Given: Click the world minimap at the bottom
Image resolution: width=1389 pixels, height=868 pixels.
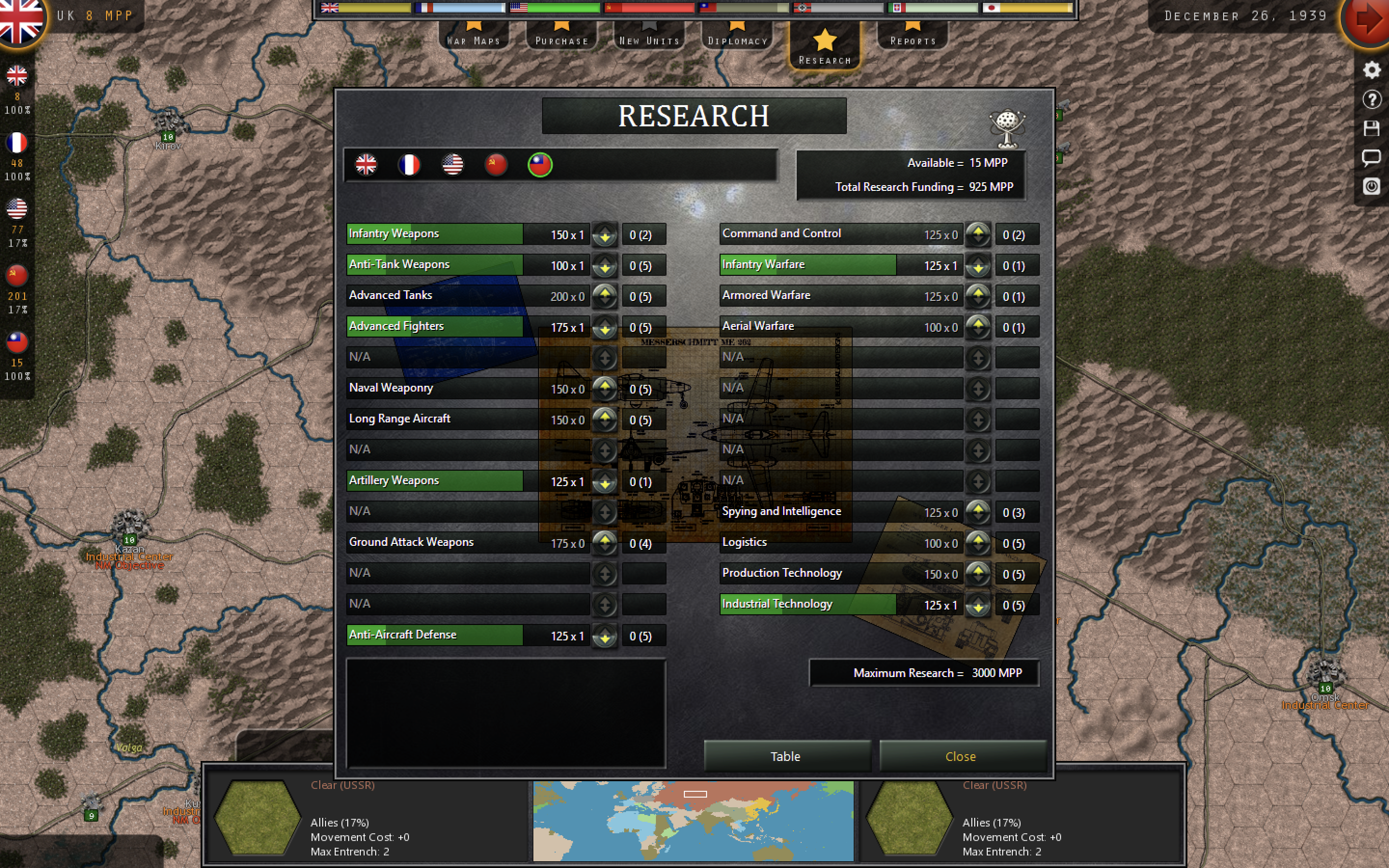Looking at the screenshot, I should tap(694, 820).
